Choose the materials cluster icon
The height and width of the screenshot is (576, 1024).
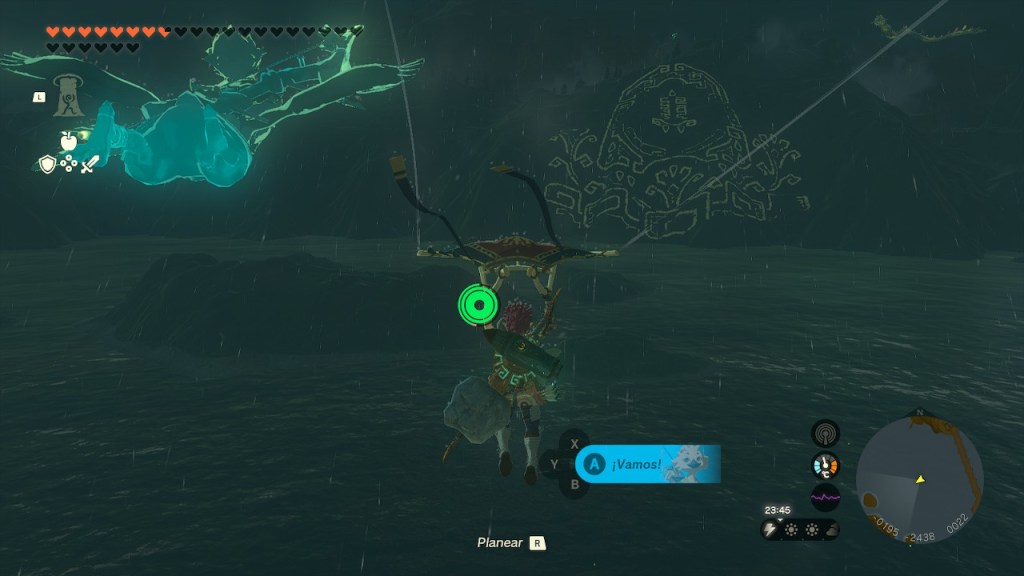[x=68, y=164]
